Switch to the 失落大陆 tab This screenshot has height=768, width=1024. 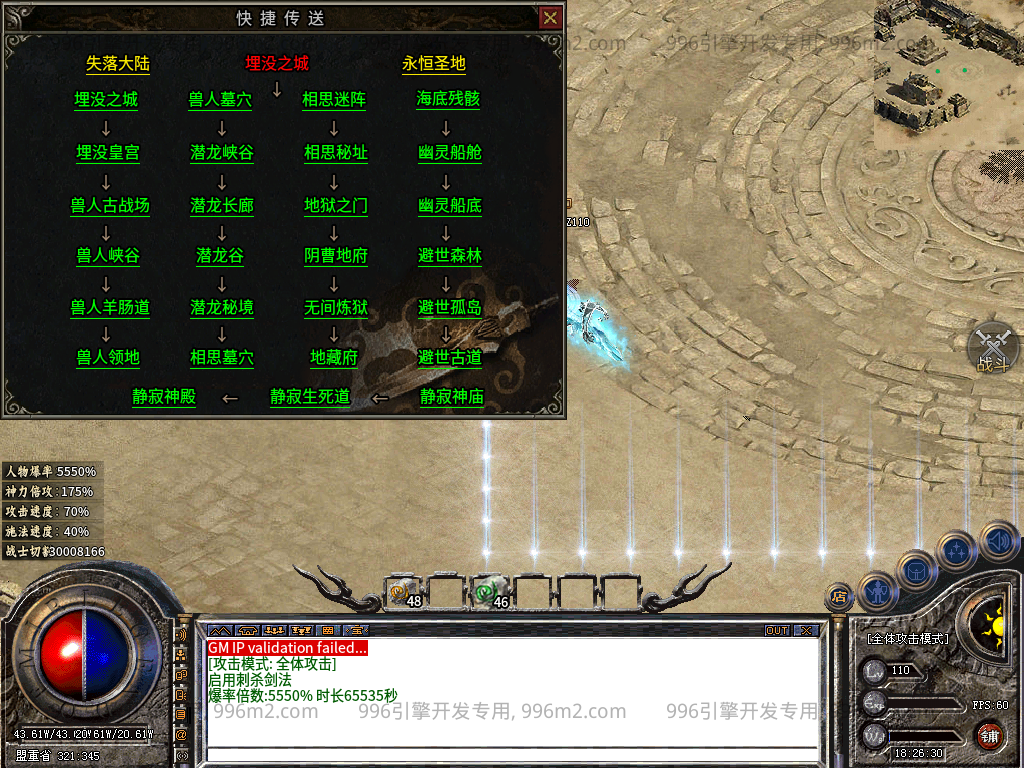click(x=118, y=63)
